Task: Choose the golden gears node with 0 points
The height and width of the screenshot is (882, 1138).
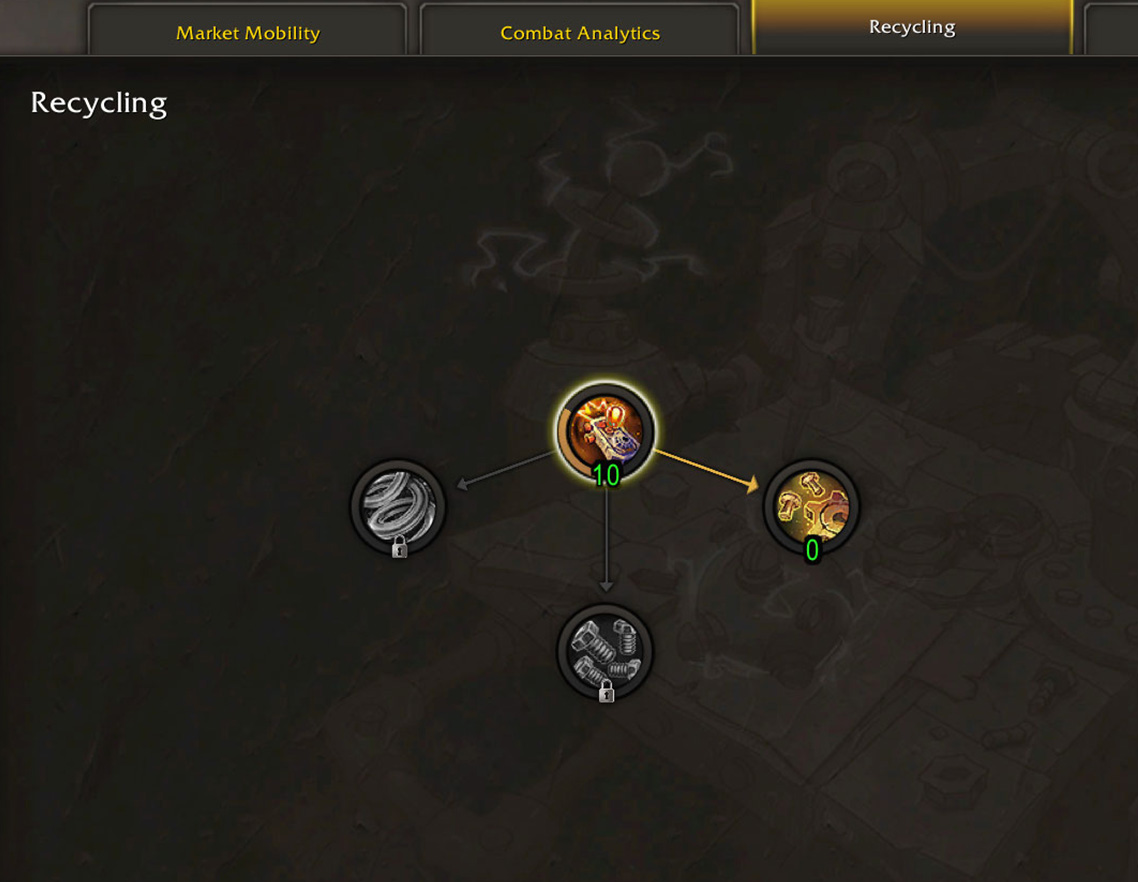Action: point(811,507)
